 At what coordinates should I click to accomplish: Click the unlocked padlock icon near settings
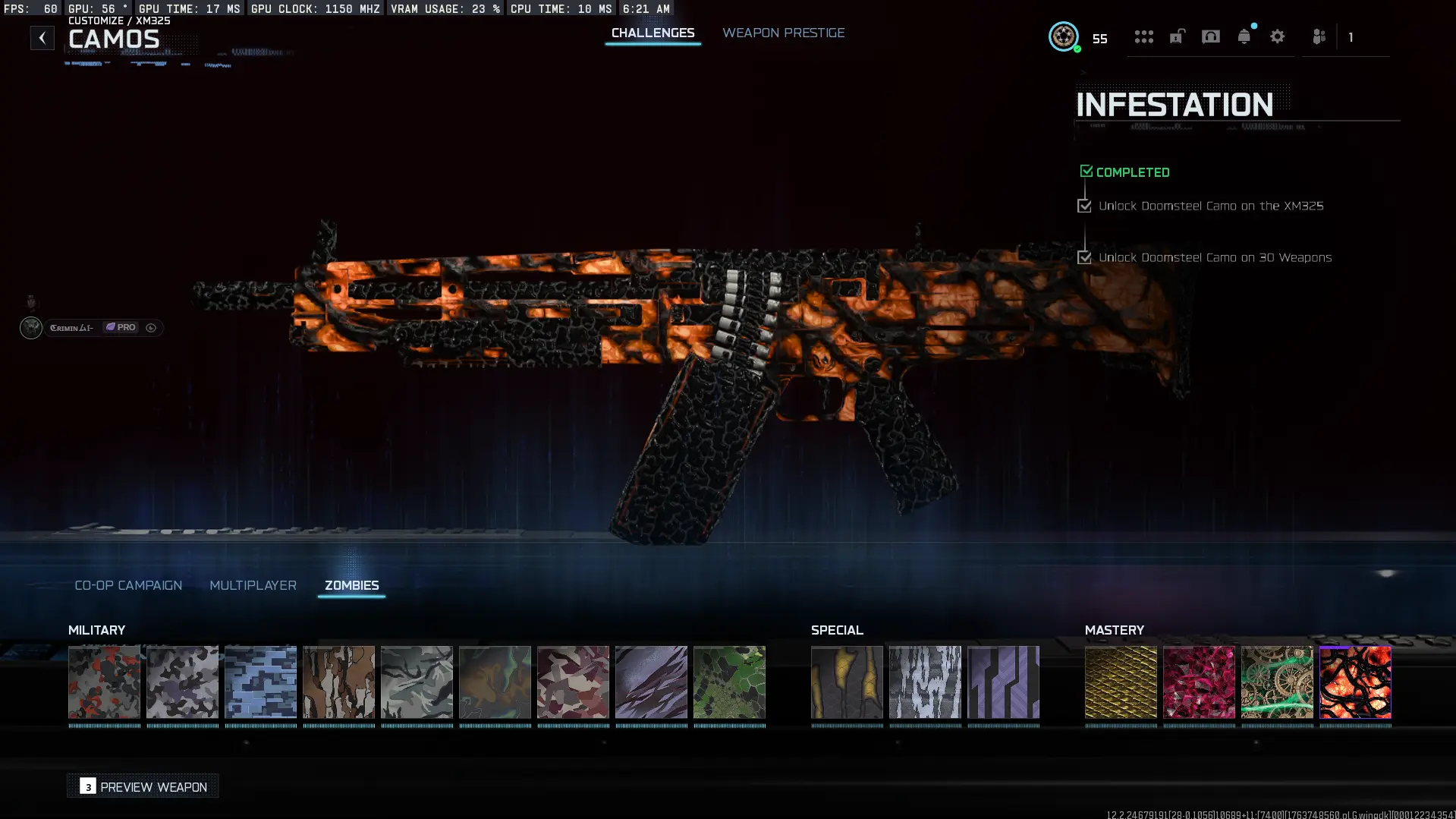(x=1177, y=36)
